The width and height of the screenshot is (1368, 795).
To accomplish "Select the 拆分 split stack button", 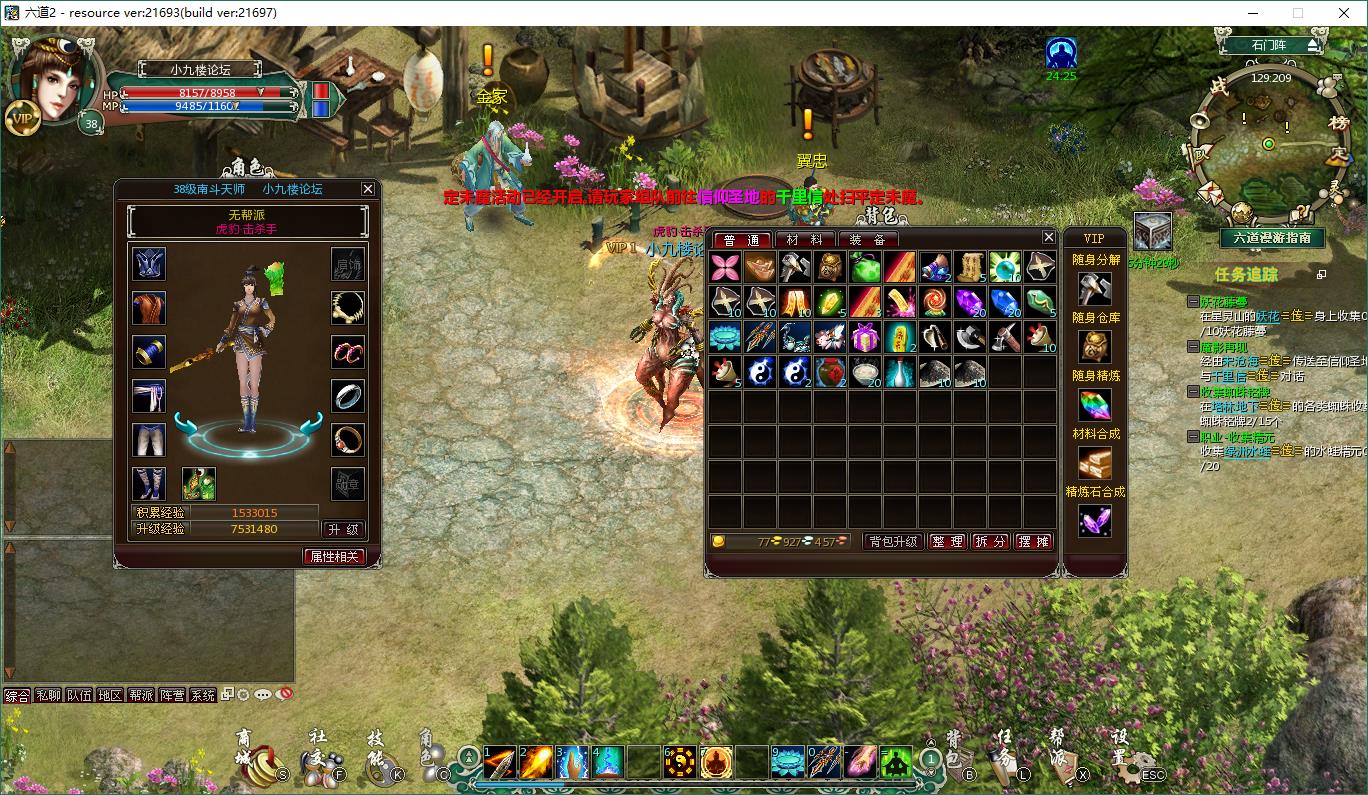I will point(991,541).
